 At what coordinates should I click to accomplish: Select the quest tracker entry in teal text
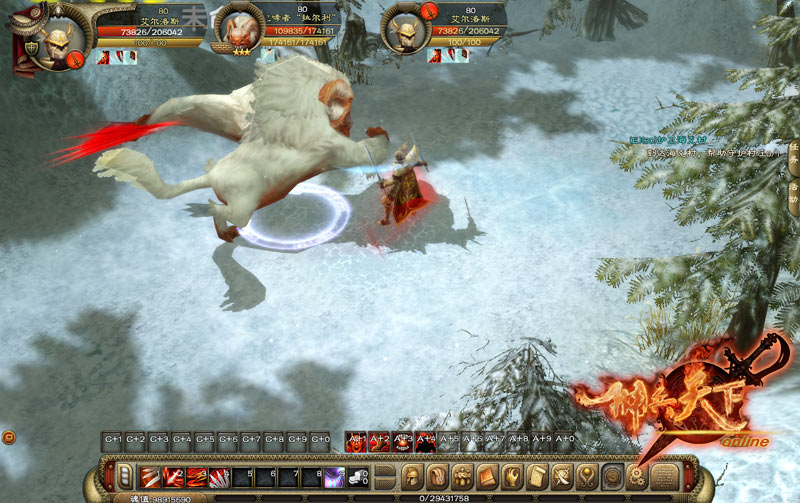[x=667, y=139]
